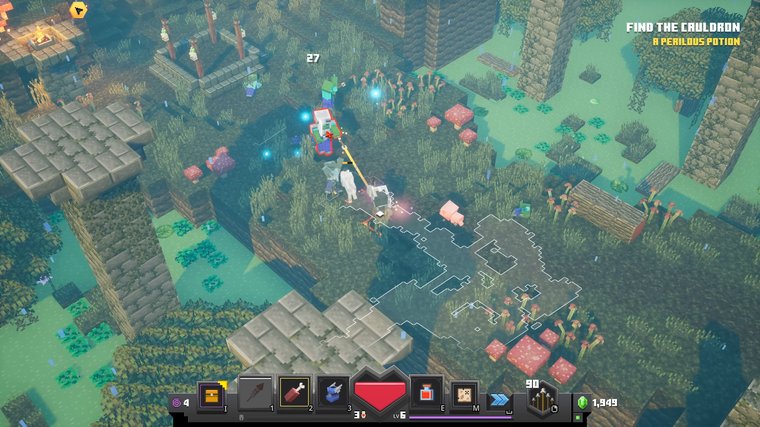The width and height of the screenshot is (760, 427).
Task: Select the first artifact slot with the feather
Action: click(x=254, y=394)
